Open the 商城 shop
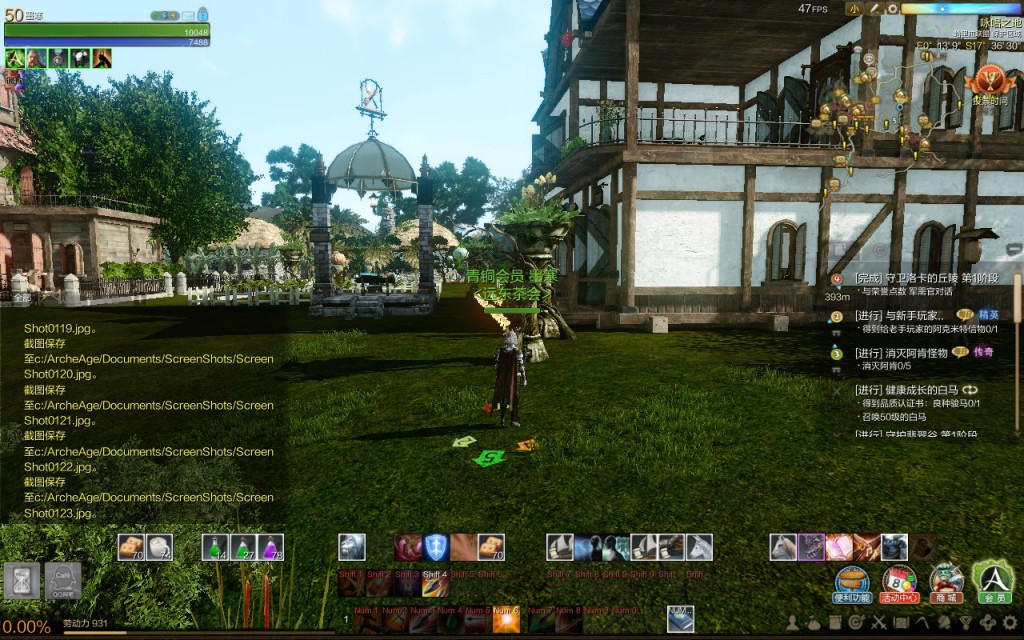 pos(946,580)
